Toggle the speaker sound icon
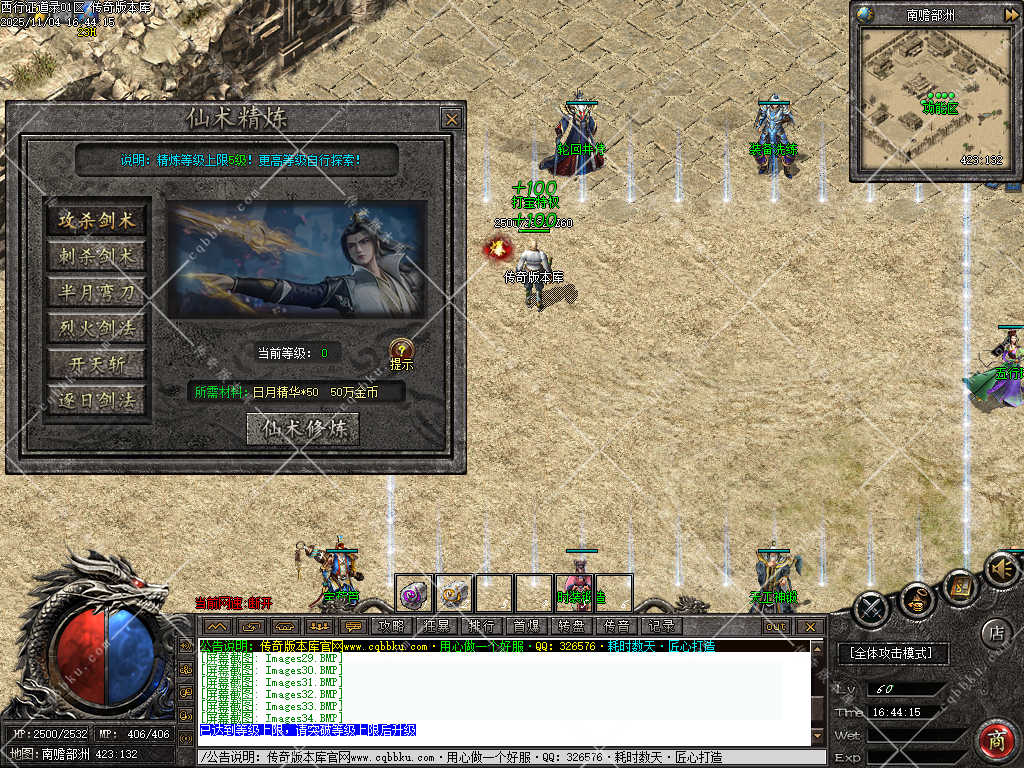The width and height of the screenshot is (1024, 768). 1001,569
